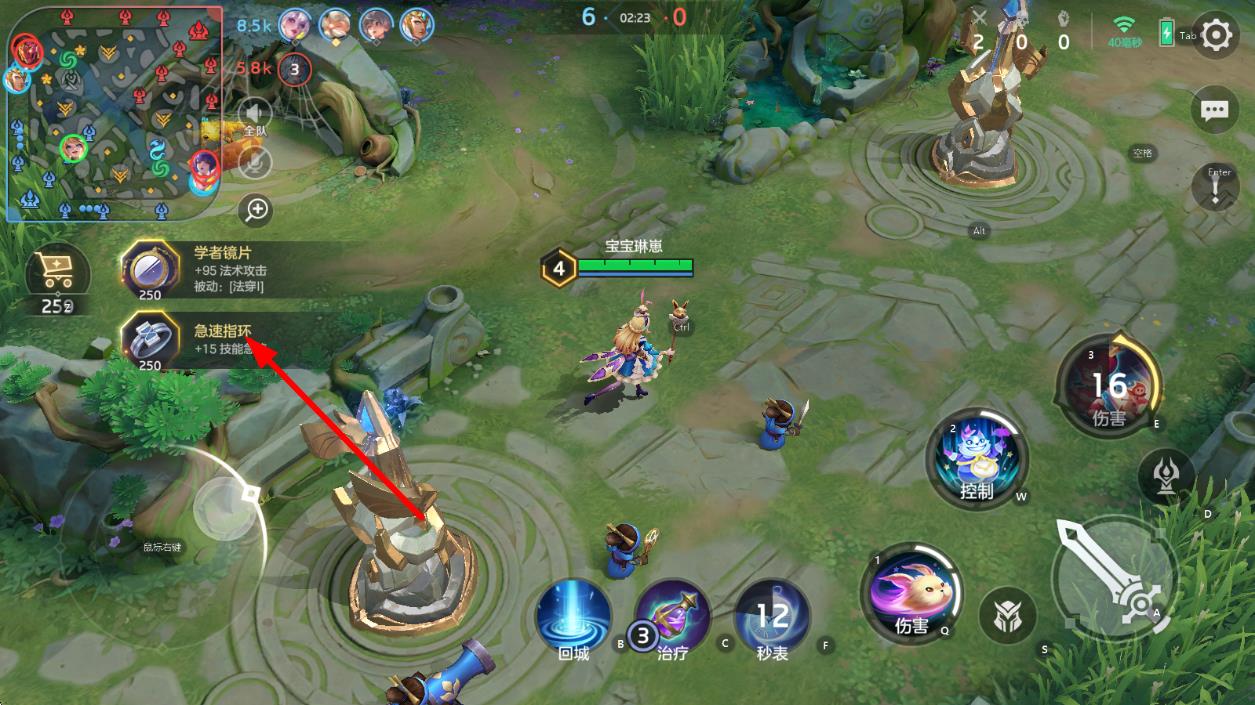Screen dimensions: 1255x705
Task: Activate the 秒表 stopwatch item
Action: coord(772,617)
